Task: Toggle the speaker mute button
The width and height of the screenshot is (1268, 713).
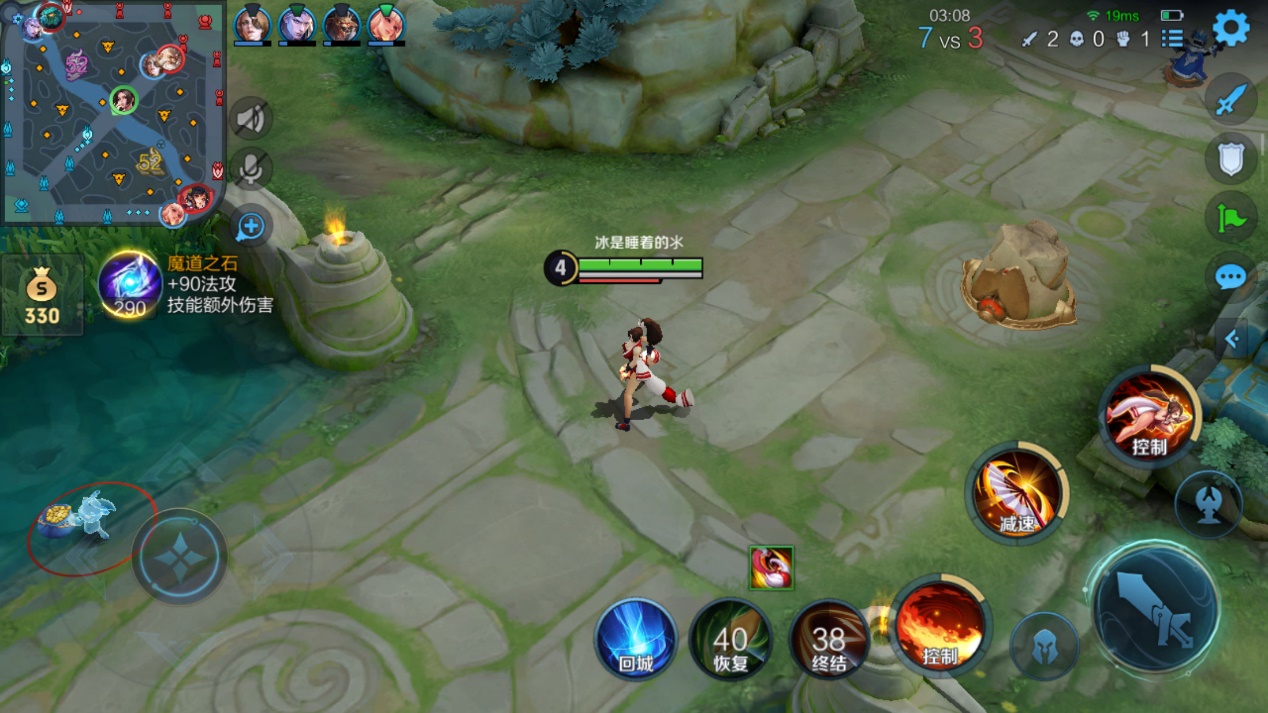Action: pyautogui.click(x=249, y=119)
